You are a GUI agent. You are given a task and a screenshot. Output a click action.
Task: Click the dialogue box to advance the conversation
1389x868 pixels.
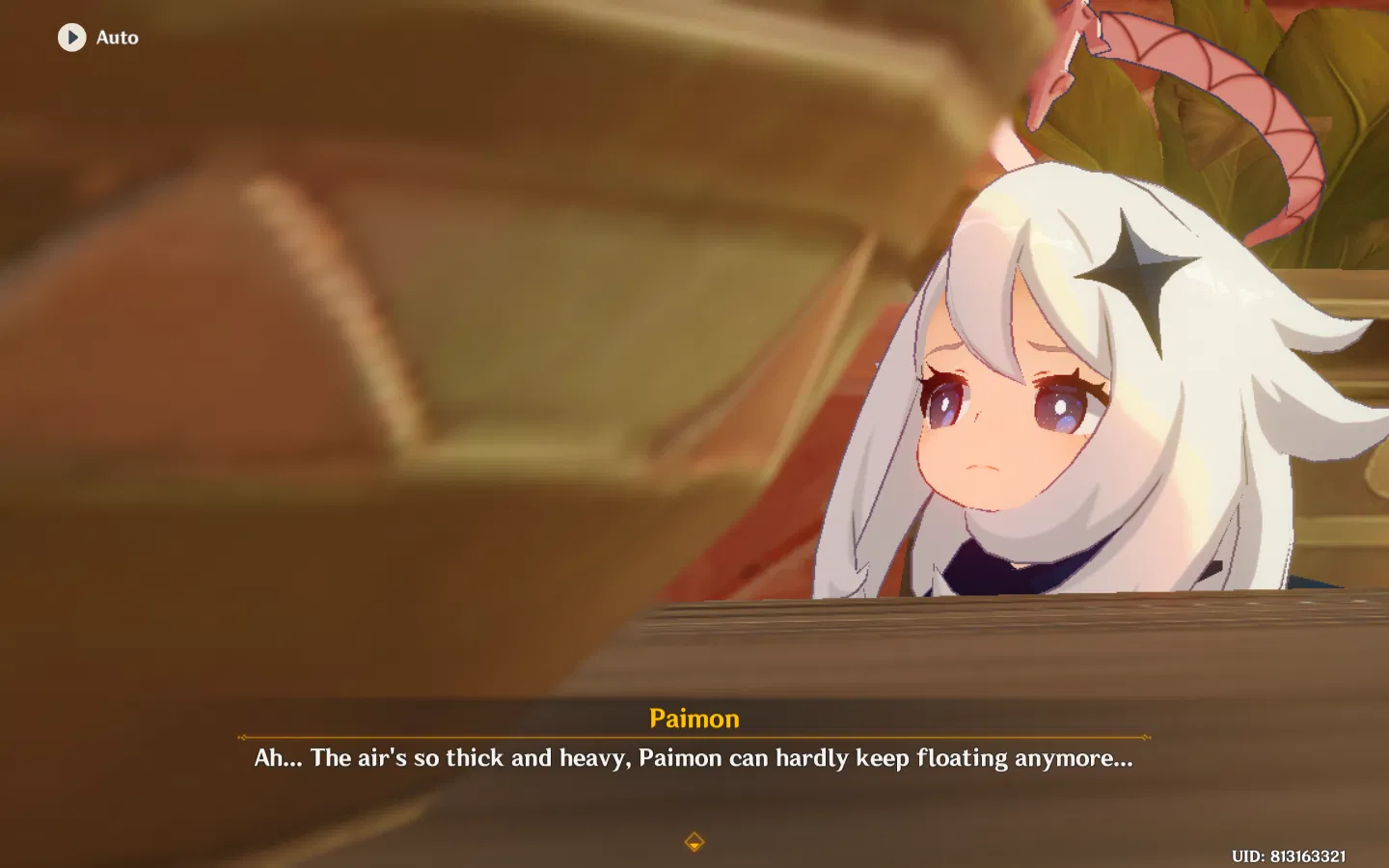[x=693, y=758]
